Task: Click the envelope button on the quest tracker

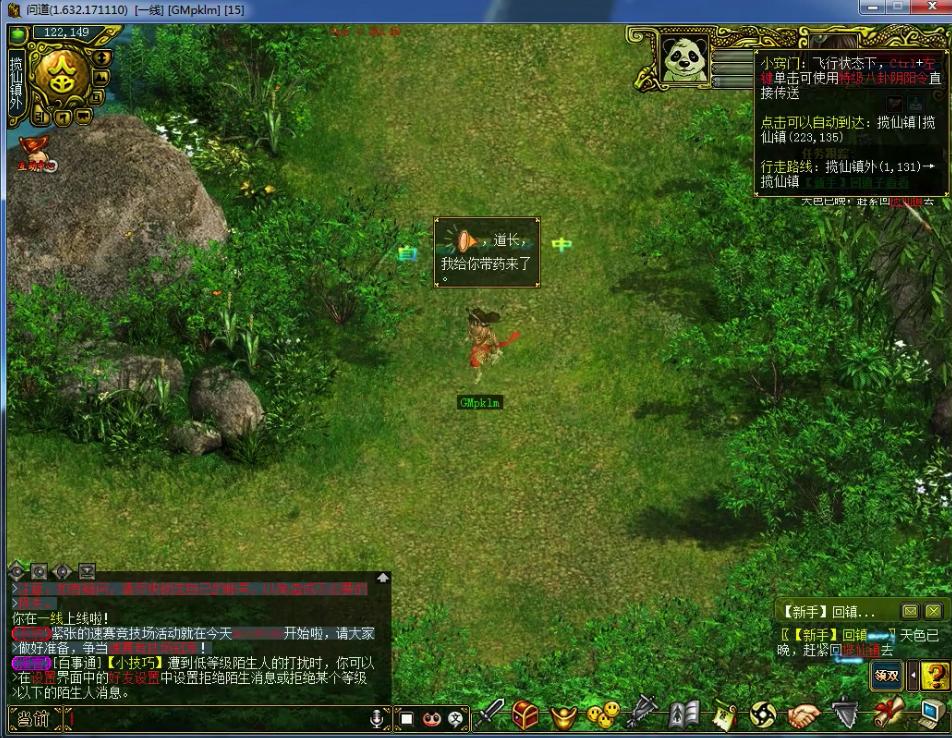Action: tap(910, 611)
